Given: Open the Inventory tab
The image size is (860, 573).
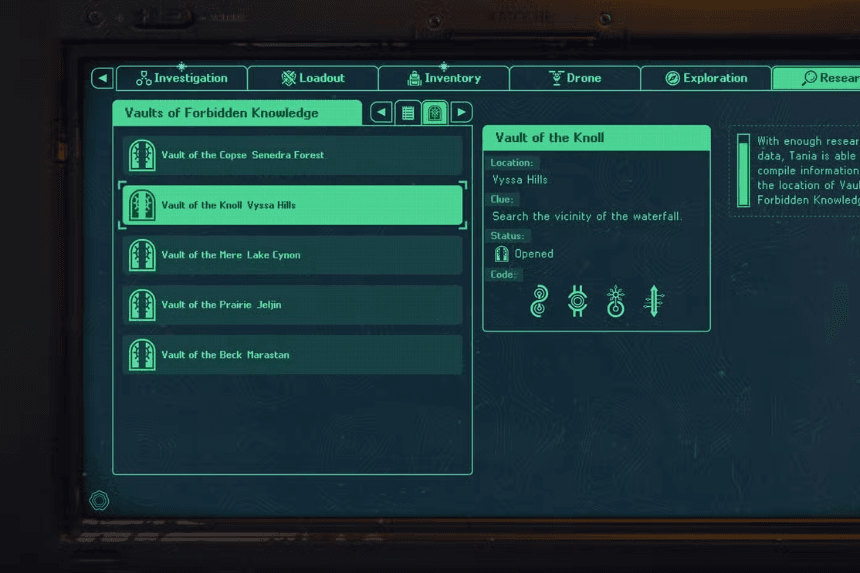Looking at the screenshot, I should pos(444,78).
